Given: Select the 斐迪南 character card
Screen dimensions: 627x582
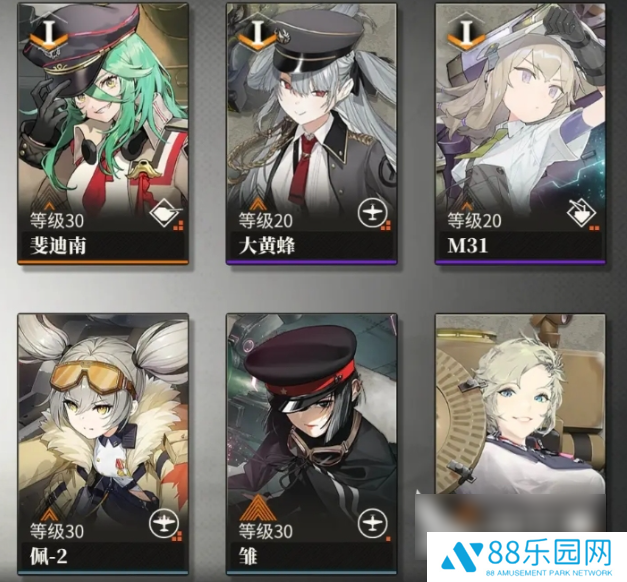Looking at the screenshot, I should pos(103,133).
